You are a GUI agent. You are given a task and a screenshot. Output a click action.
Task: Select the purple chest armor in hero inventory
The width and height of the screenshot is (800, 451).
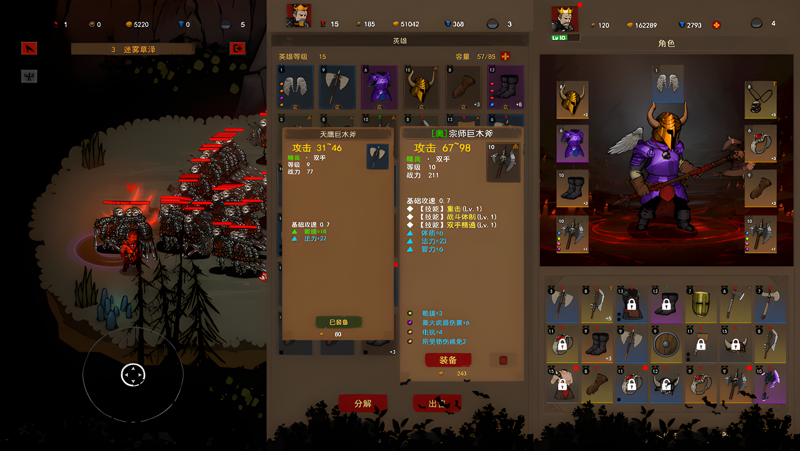click(379, 87)
